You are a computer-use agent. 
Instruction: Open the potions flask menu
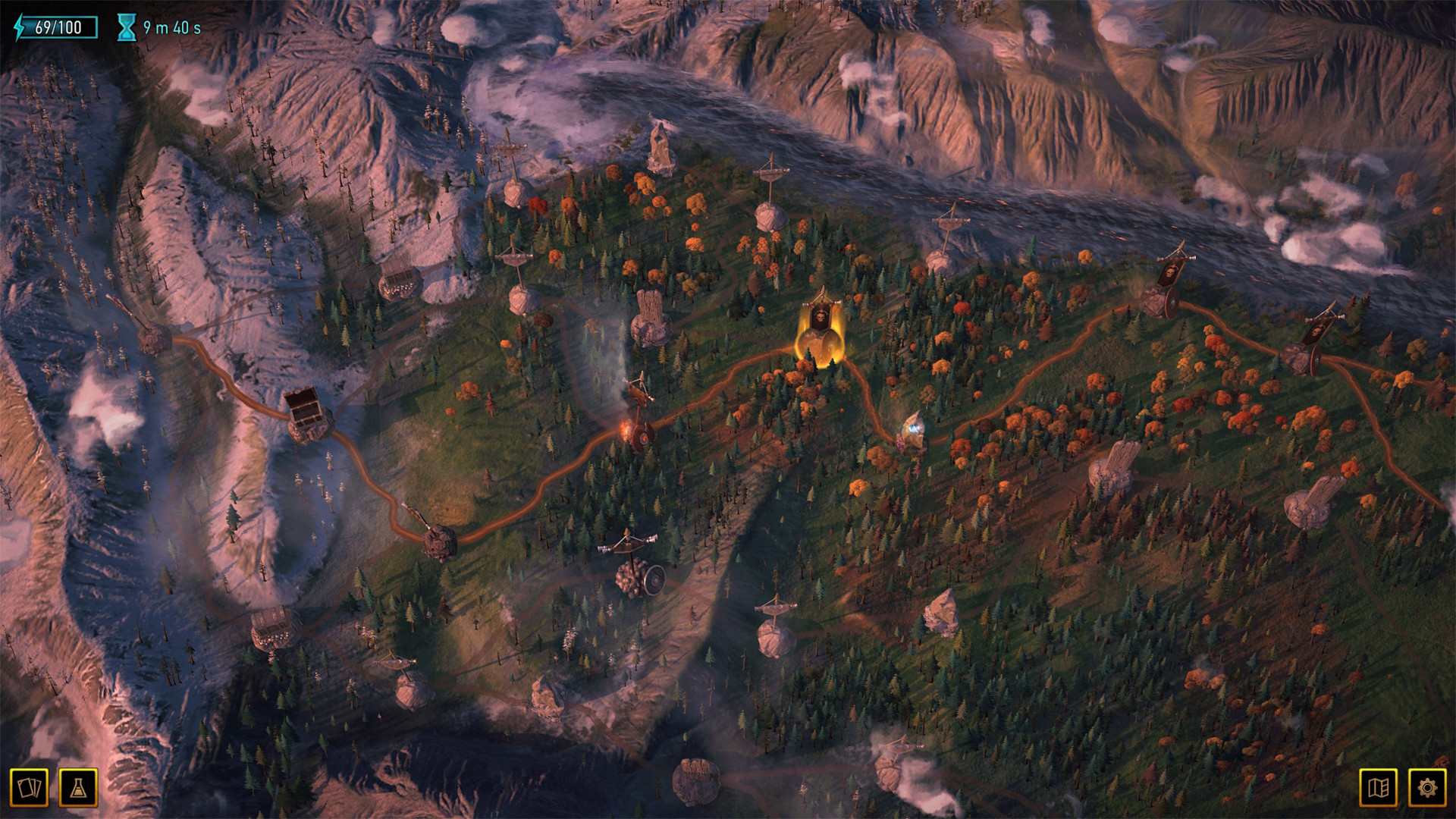[78, 788]
